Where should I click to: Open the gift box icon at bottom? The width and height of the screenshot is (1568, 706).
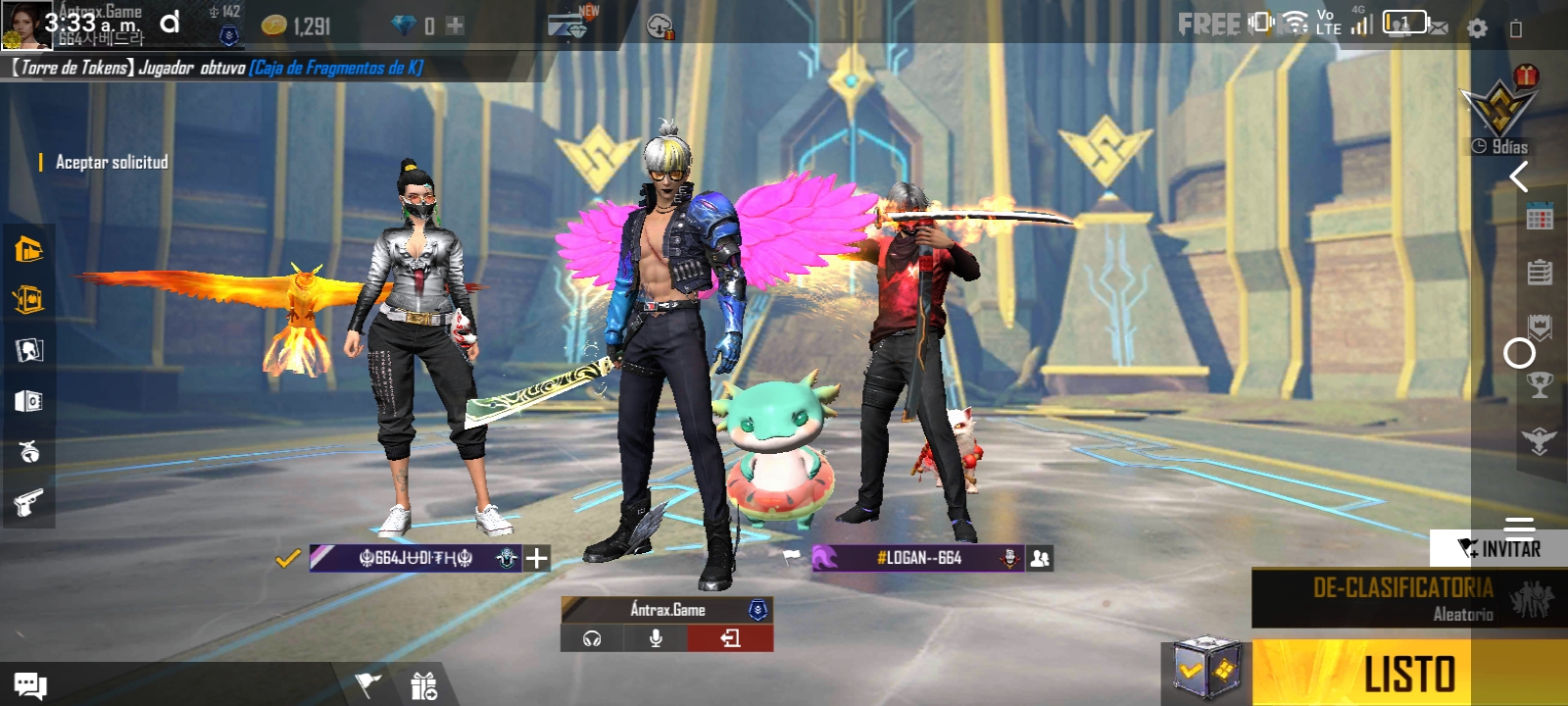point(423,686)
